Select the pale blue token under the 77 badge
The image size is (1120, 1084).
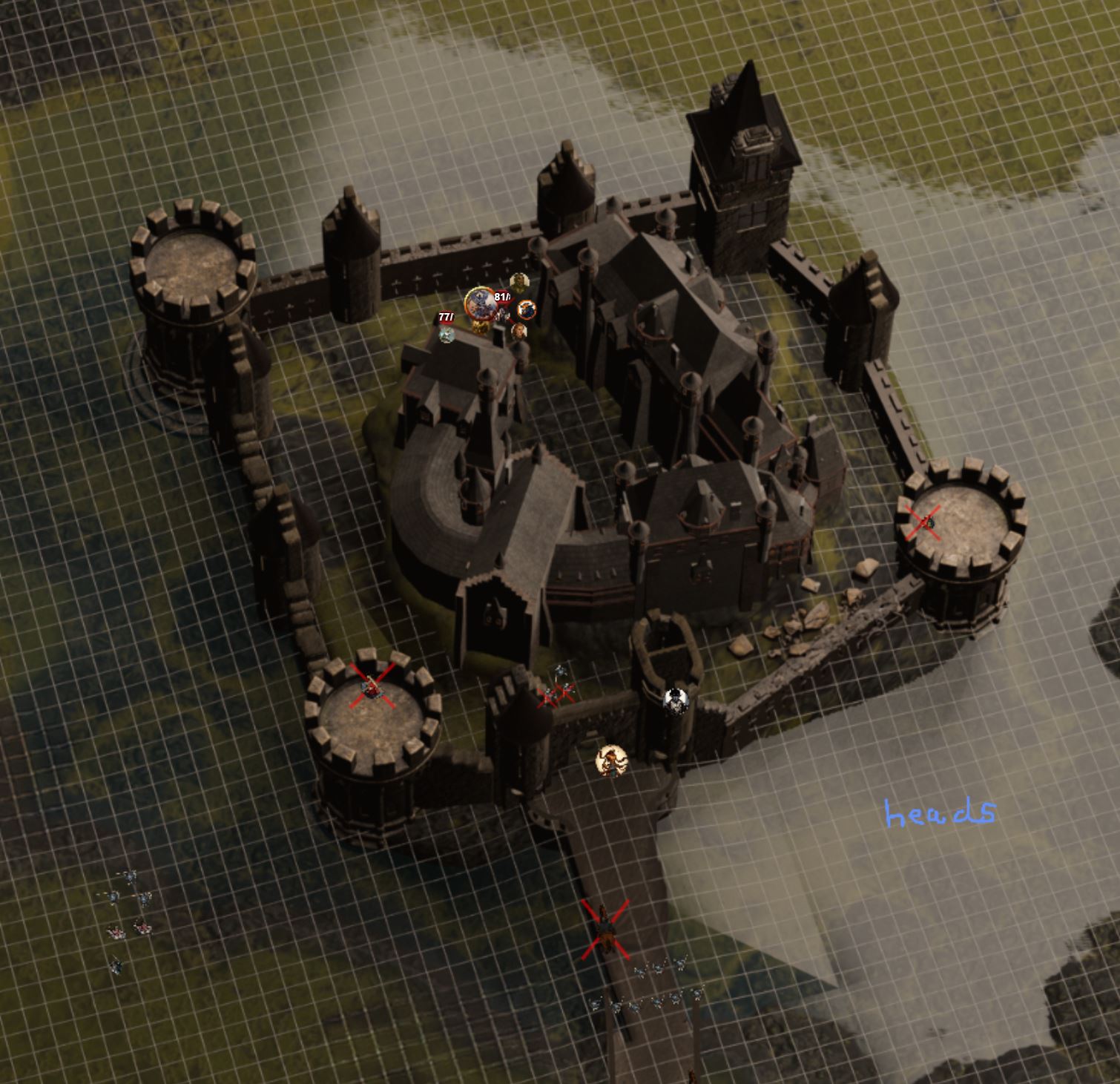tap(446, 335)
